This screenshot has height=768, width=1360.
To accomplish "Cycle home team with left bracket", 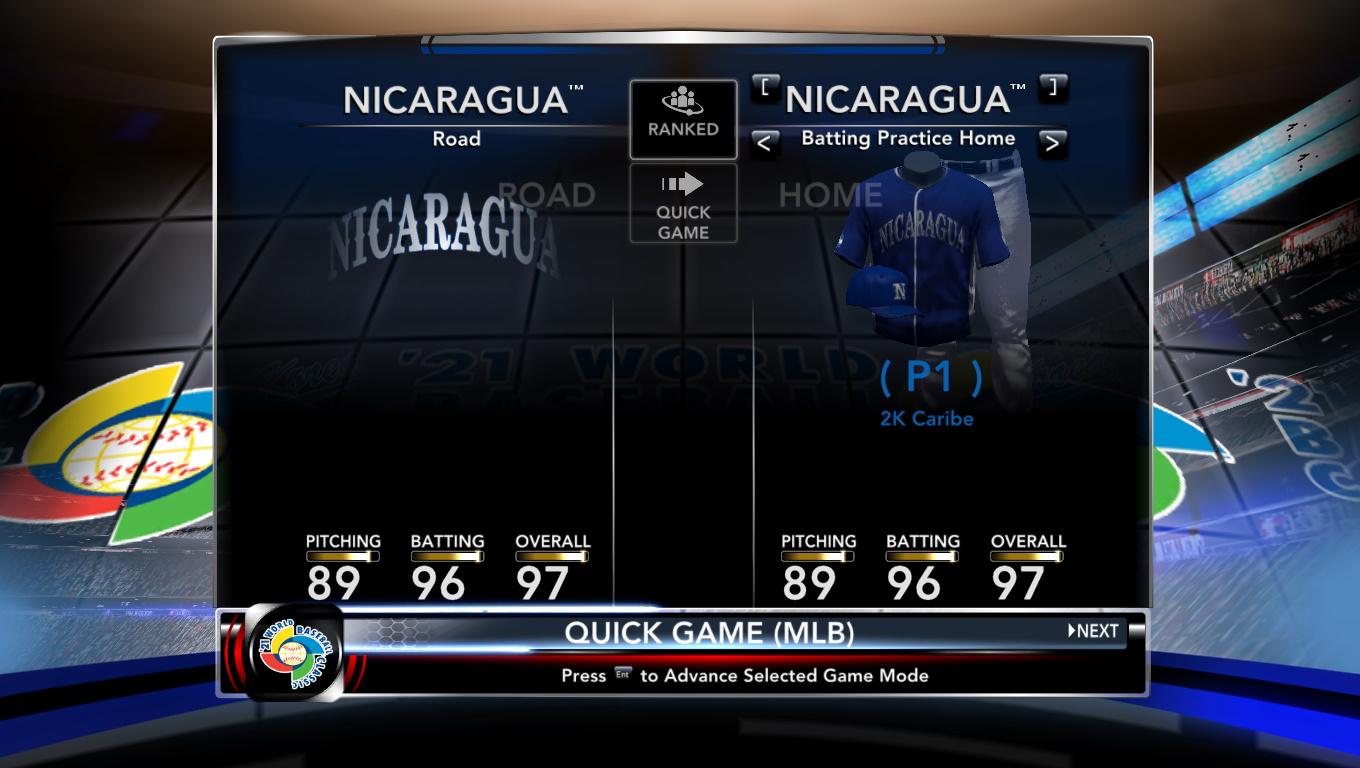I will (x=765, y=87).
